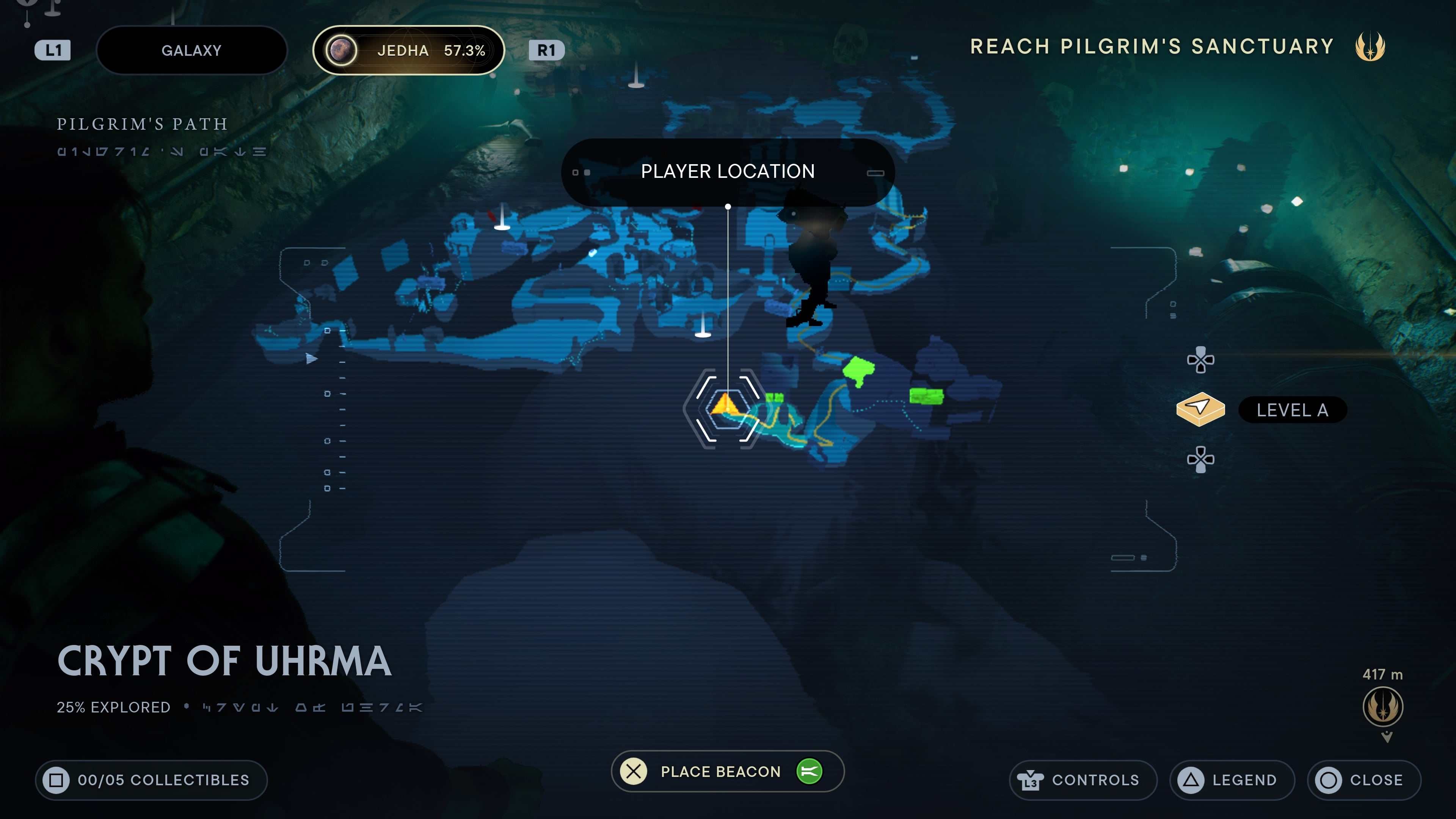1456x819 pixels.
Task: Open the 00/05 Collectibles list
Action: point(151,780)
